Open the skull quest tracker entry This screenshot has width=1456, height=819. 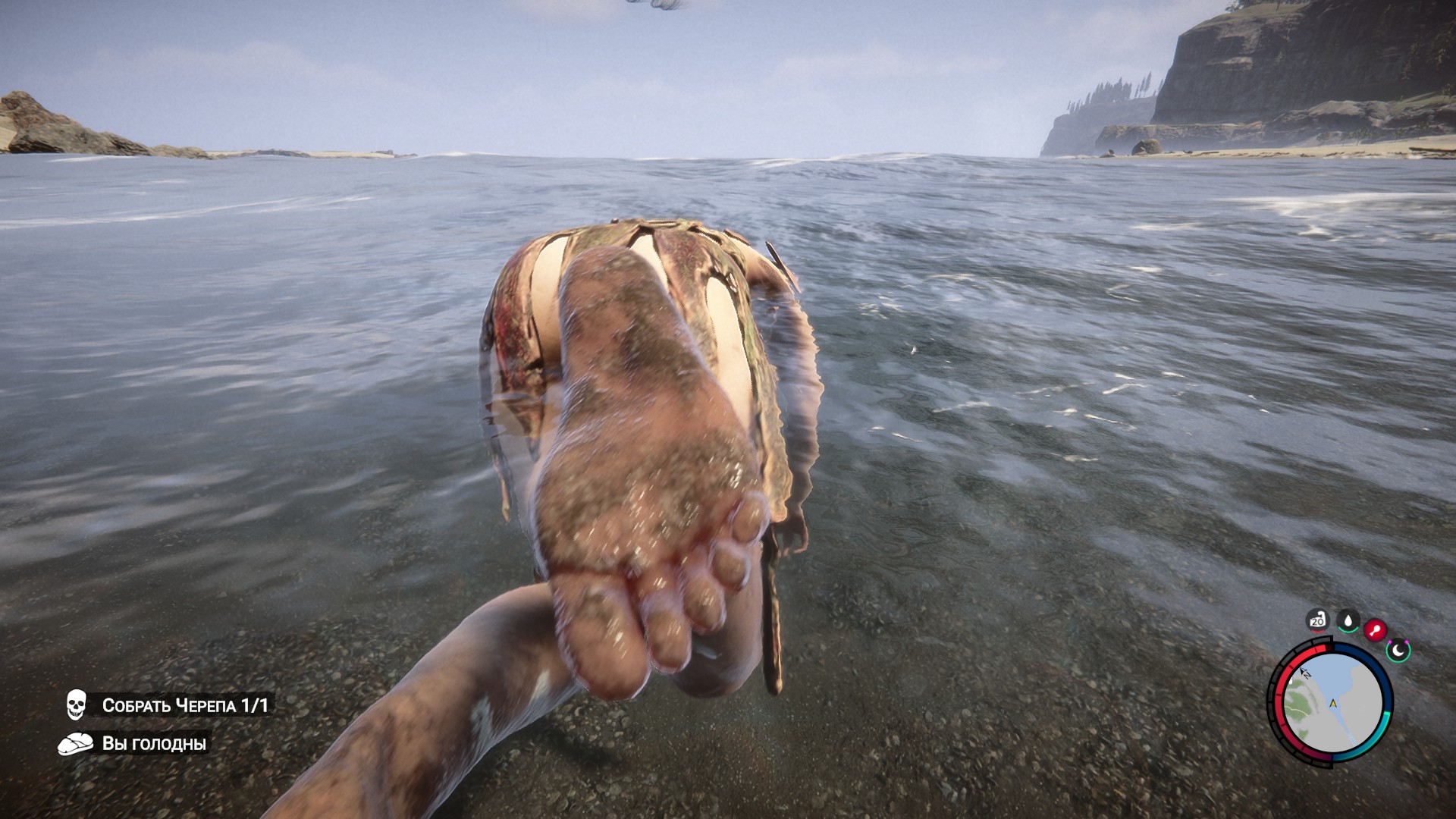click(168, 705)
